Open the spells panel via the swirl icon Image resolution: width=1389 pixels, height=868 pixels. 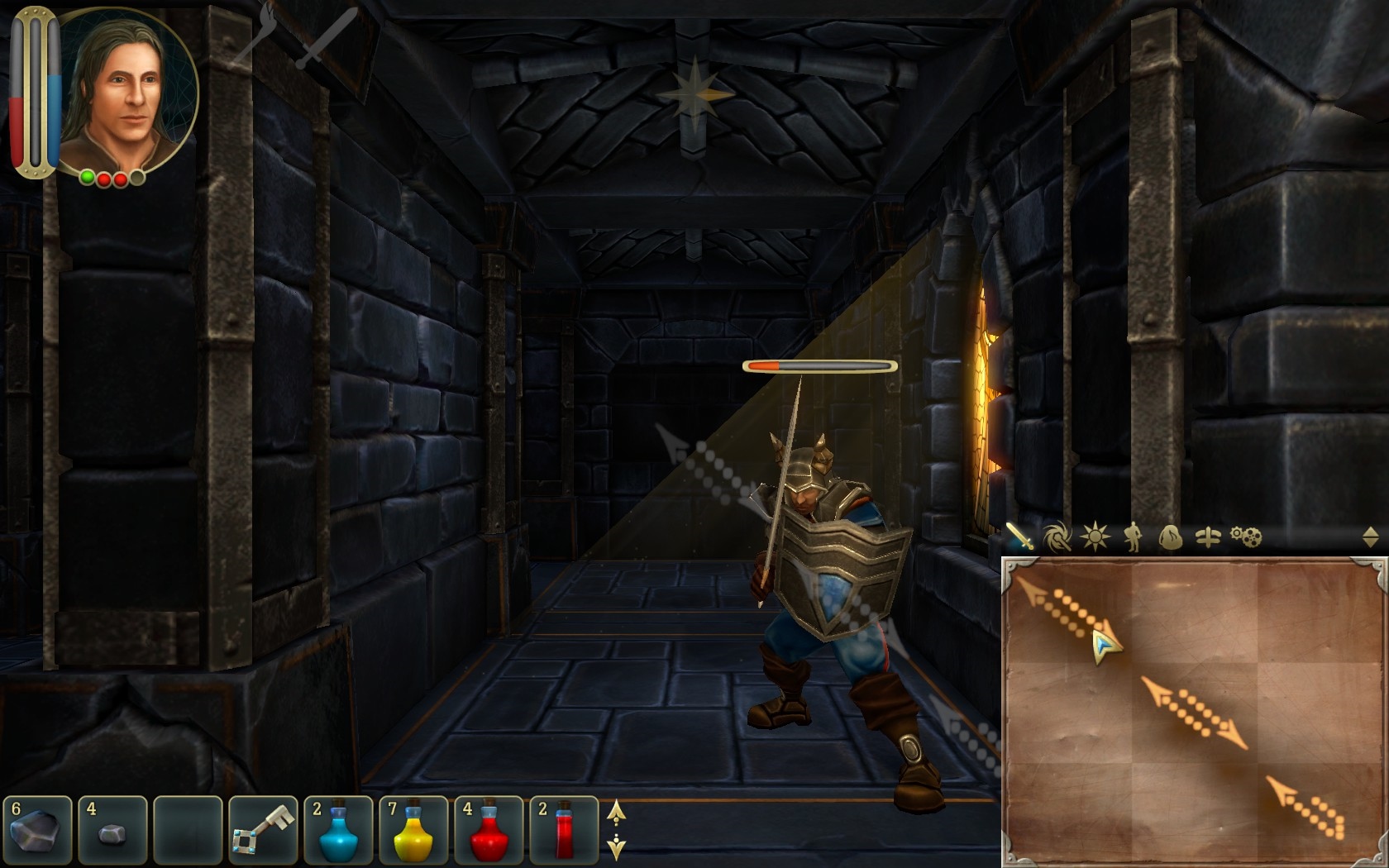point(1056,538)
